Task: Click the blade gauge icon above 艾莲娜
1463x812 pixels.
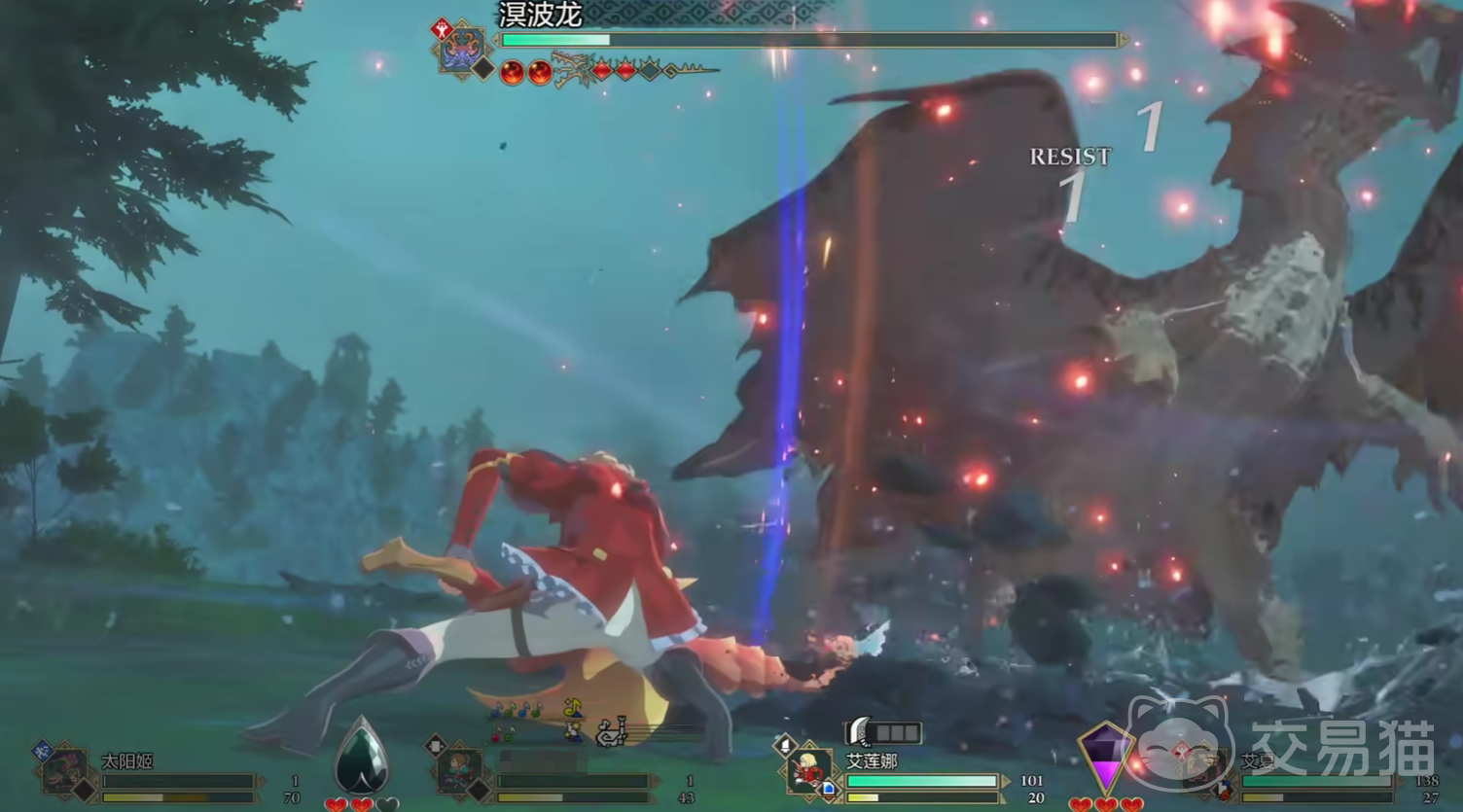Action: click(x=883, y=732)
